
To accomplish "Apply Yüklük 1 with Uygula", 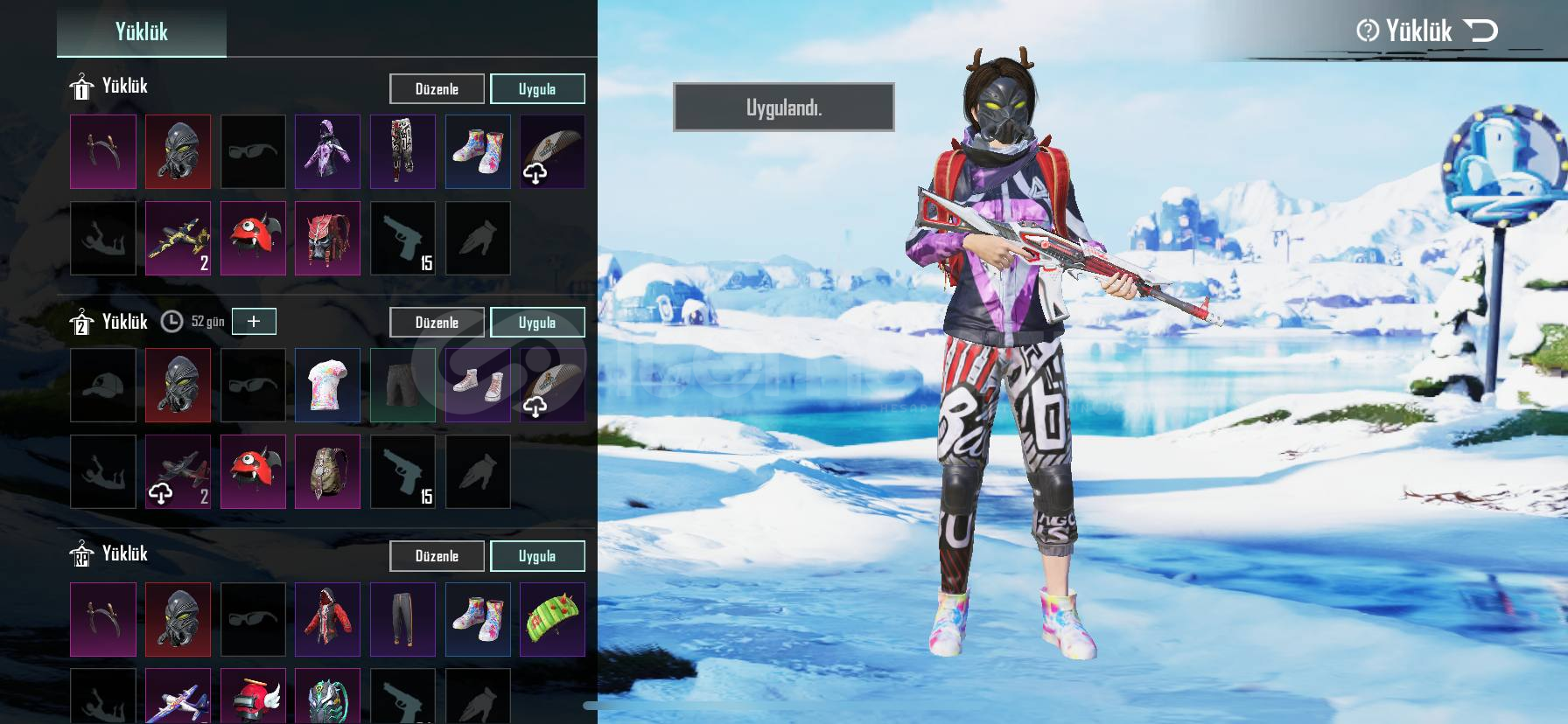I will click(536, 89).
